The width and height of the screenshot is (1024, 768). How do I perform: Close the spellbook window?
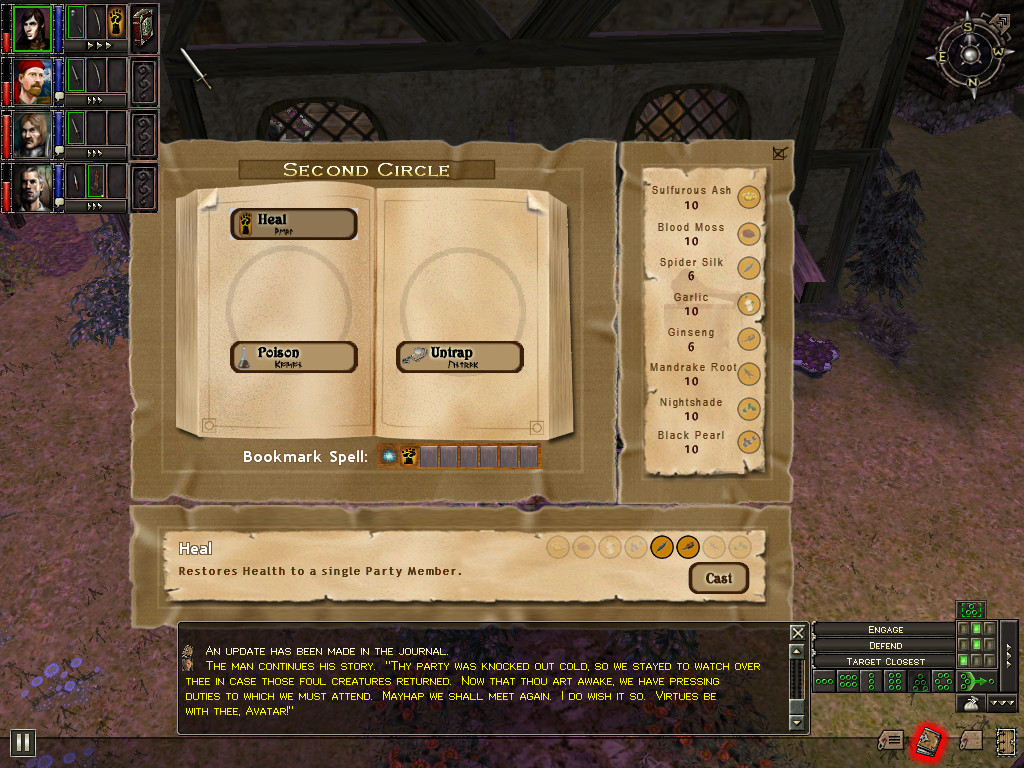[780, 153]
